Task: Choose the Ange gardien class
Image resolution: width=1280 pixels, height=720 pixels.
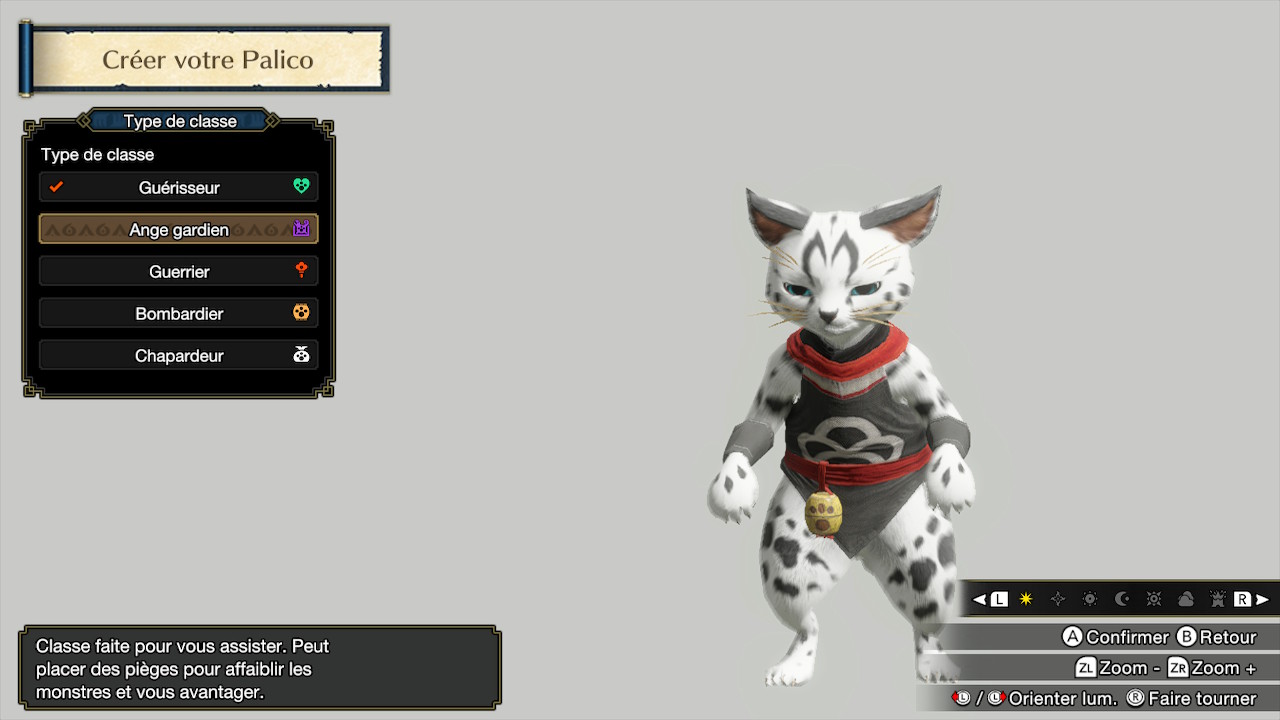Action: (179, 229)
